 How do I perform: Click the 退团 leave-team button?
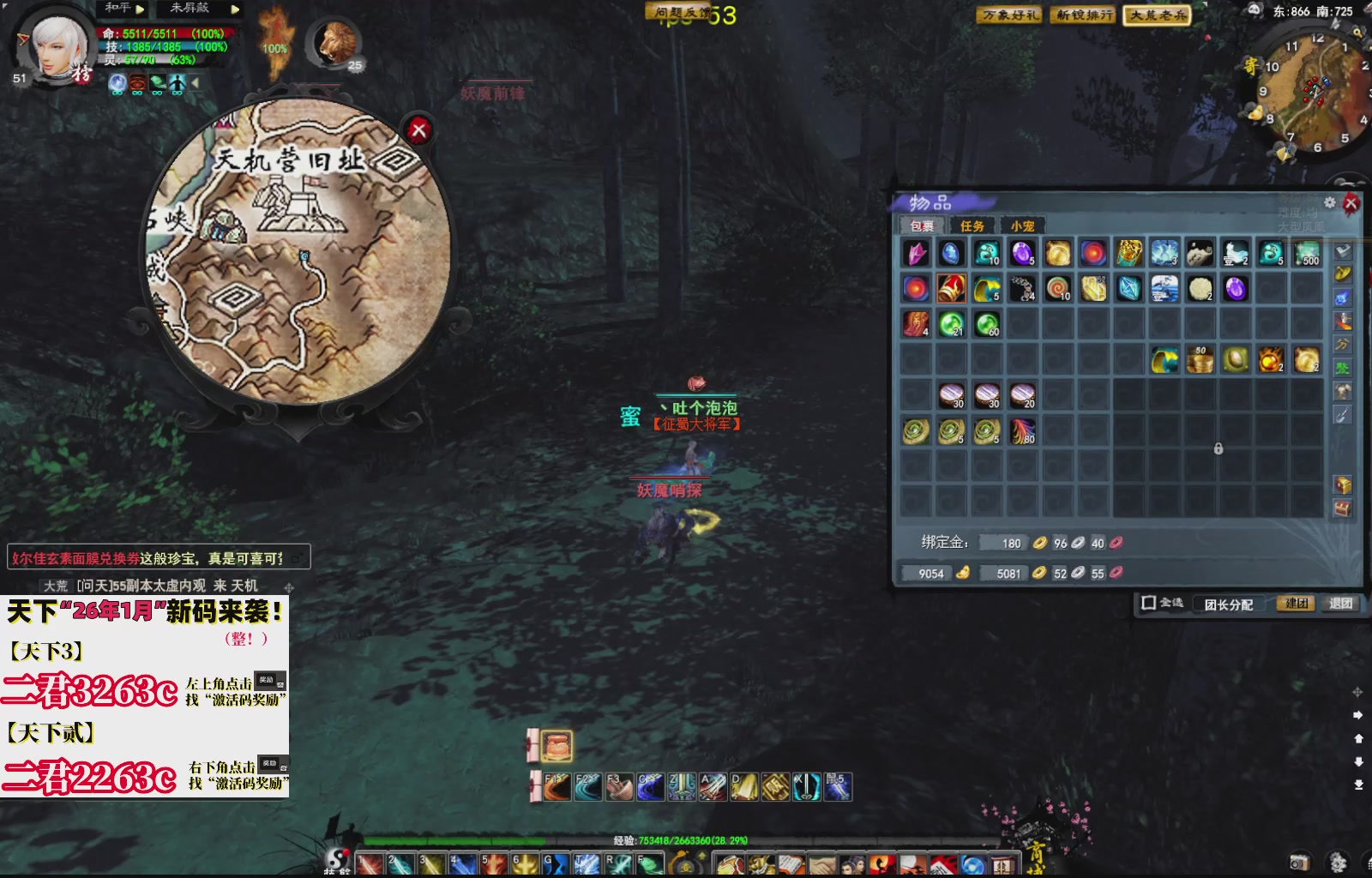(1341, 604)
